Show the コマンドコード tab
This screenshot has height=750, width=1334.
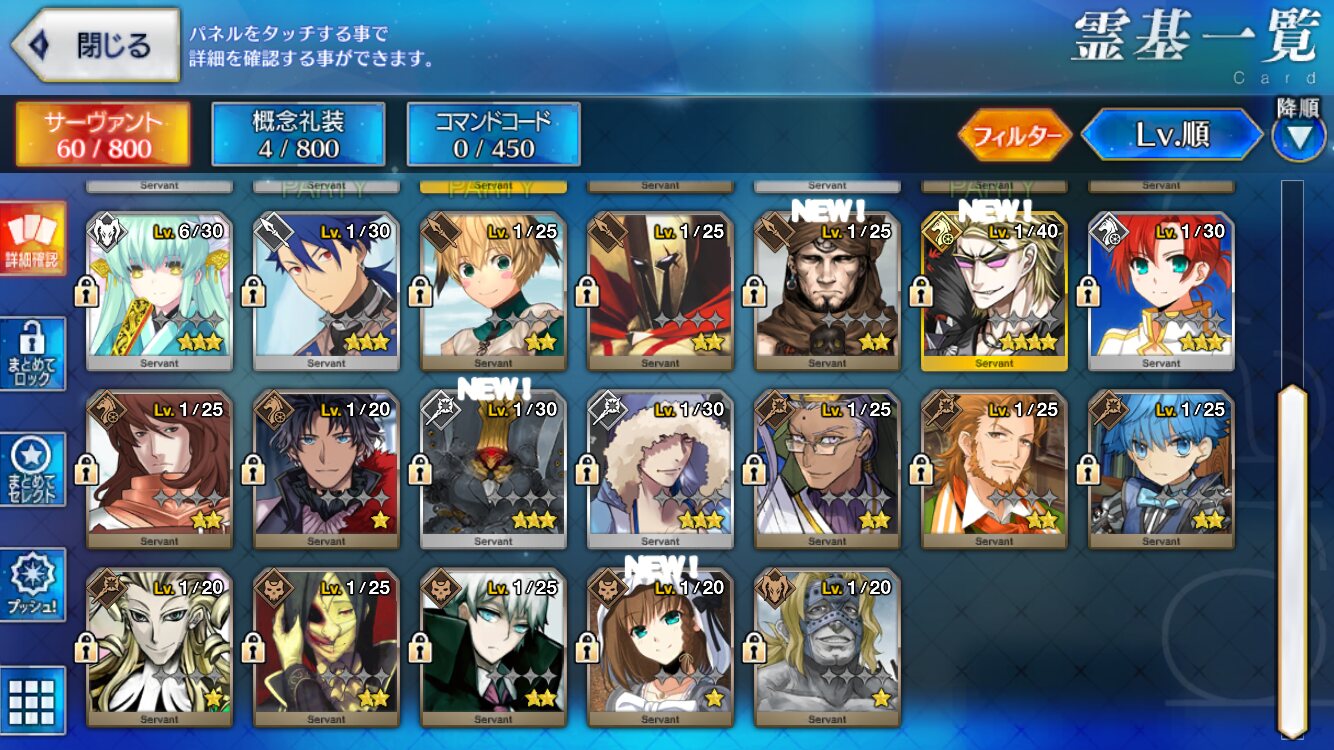[x=493, y=135]
